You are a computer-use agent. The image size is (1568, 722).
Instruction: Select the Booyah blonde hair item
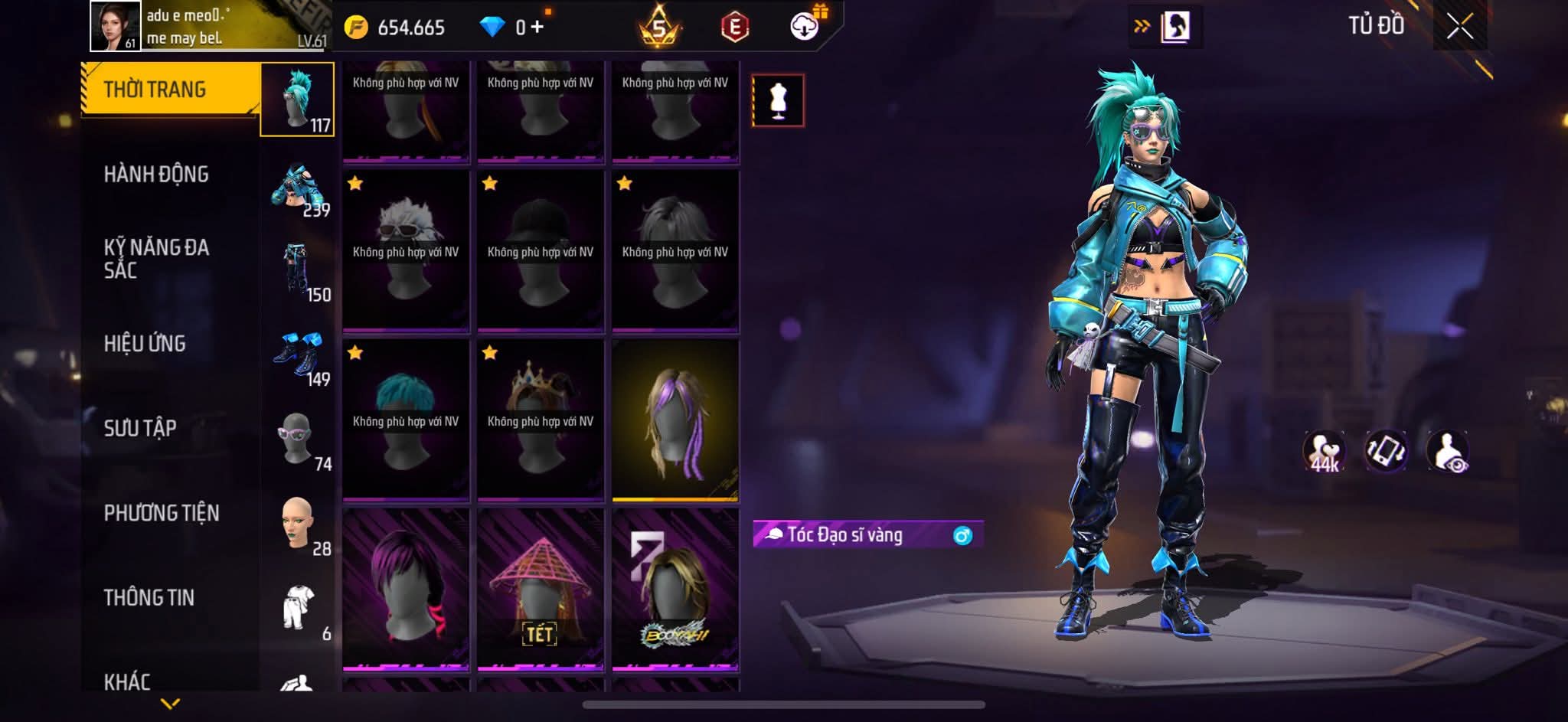(x=675, y=590)
